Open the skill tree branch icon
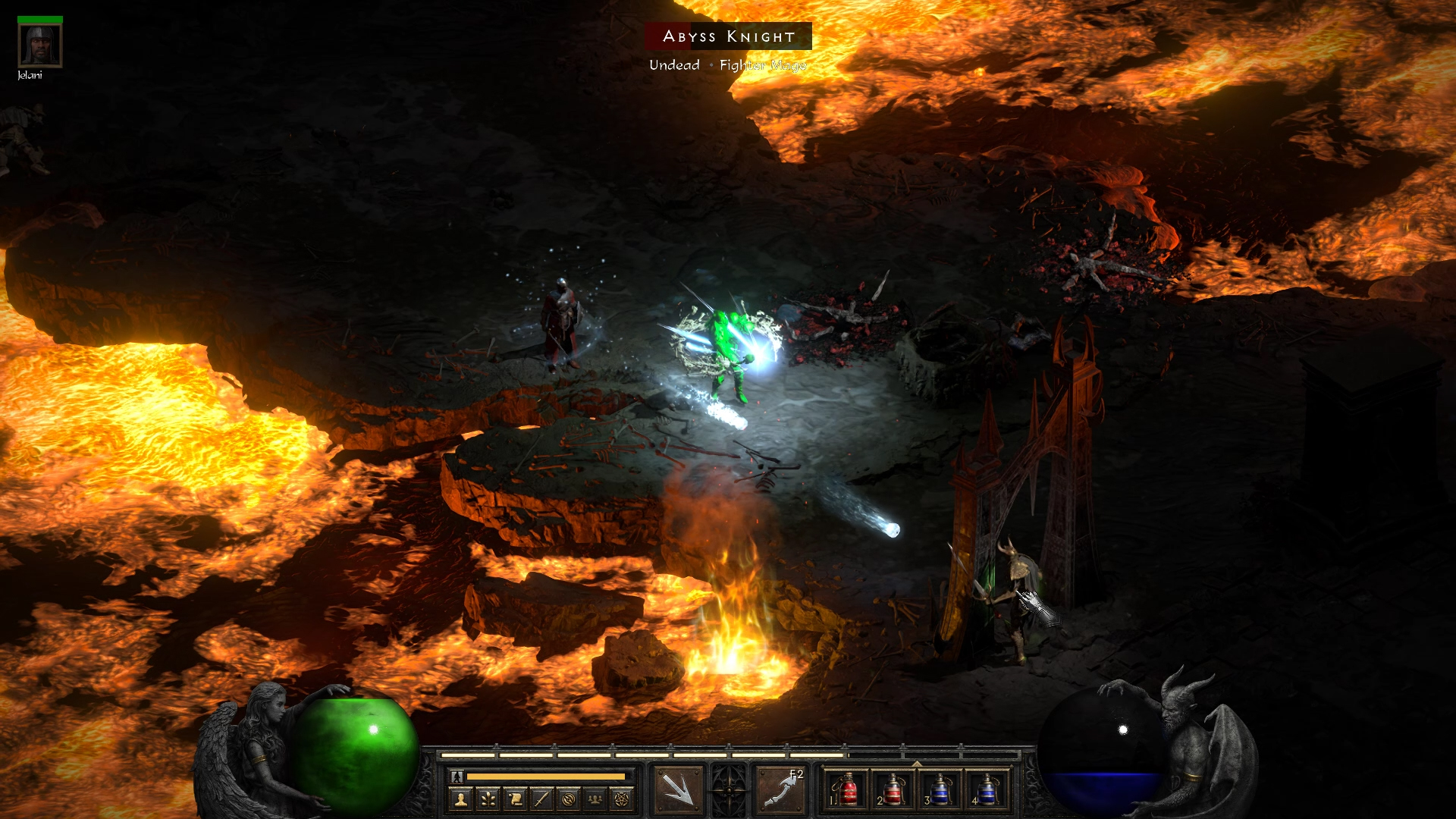The height and width of the screenshot is (819, 1456). click(x=488, y=799)
